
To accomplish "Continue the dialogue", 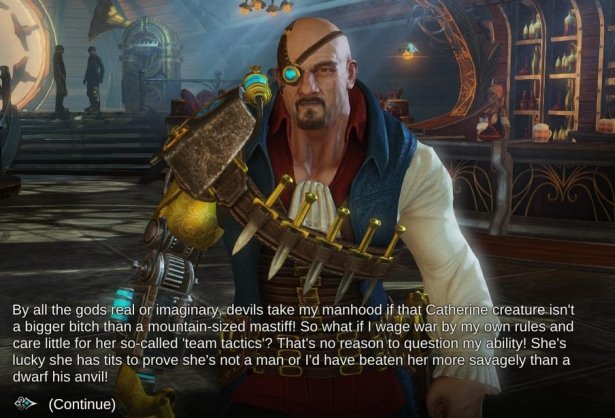I will (82, 404).
